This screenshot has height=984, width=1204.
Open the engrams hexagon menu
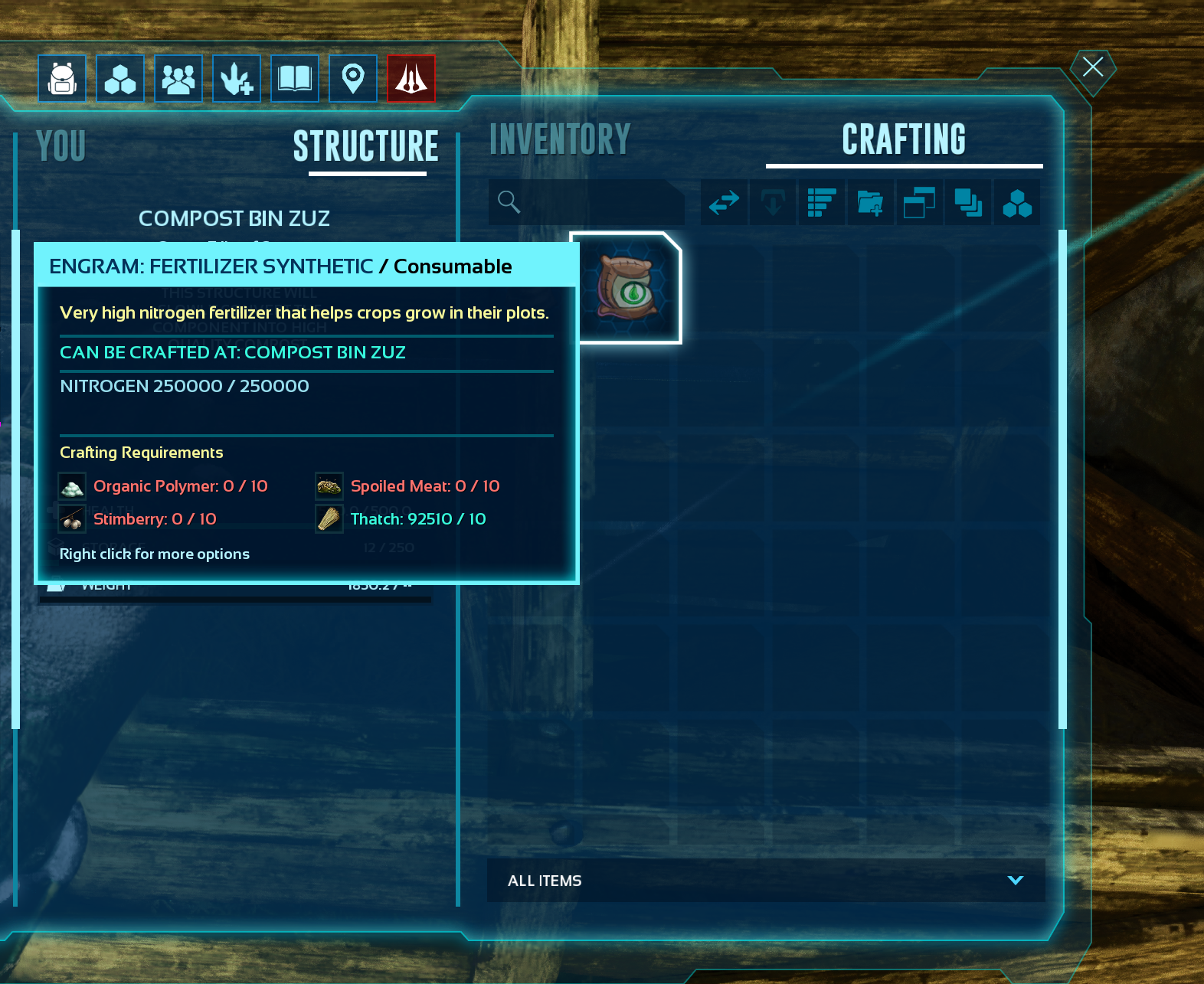click(x=120, y=78)
